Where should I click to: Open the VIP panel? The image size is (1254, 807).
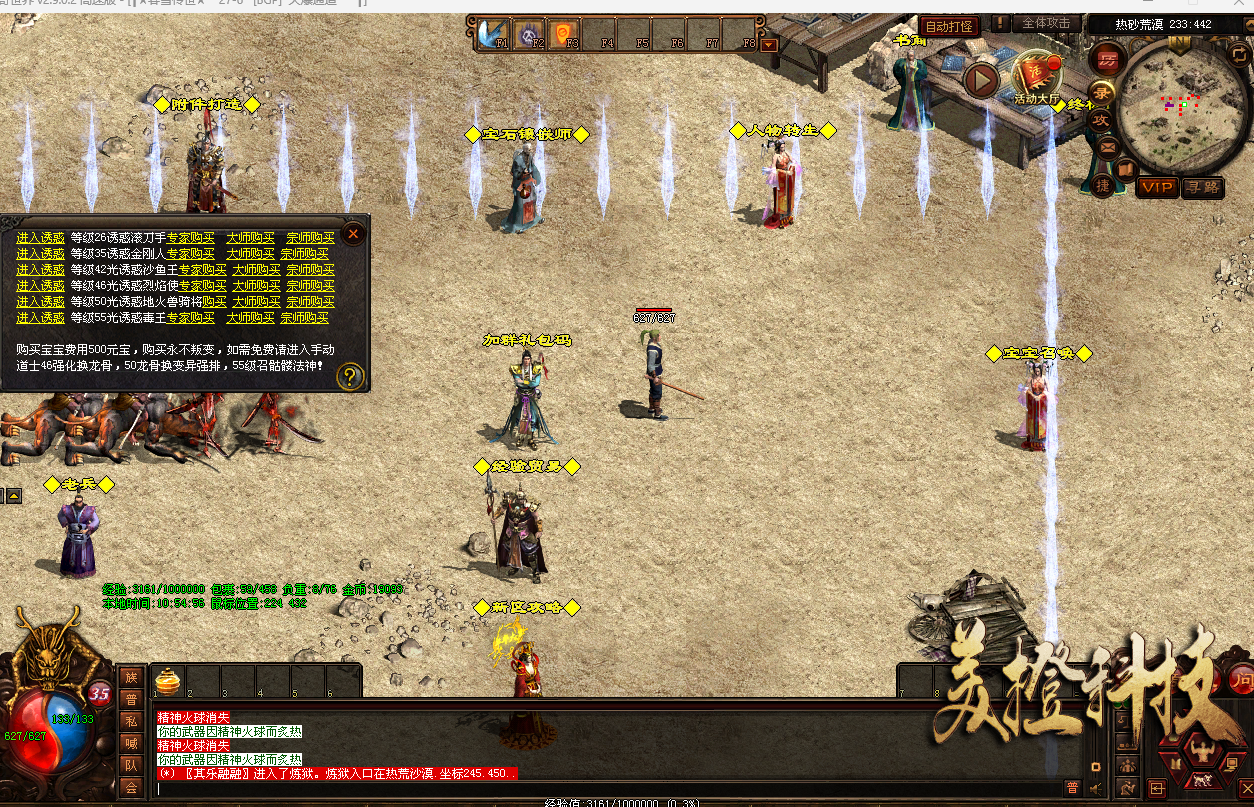(1158, 187)
